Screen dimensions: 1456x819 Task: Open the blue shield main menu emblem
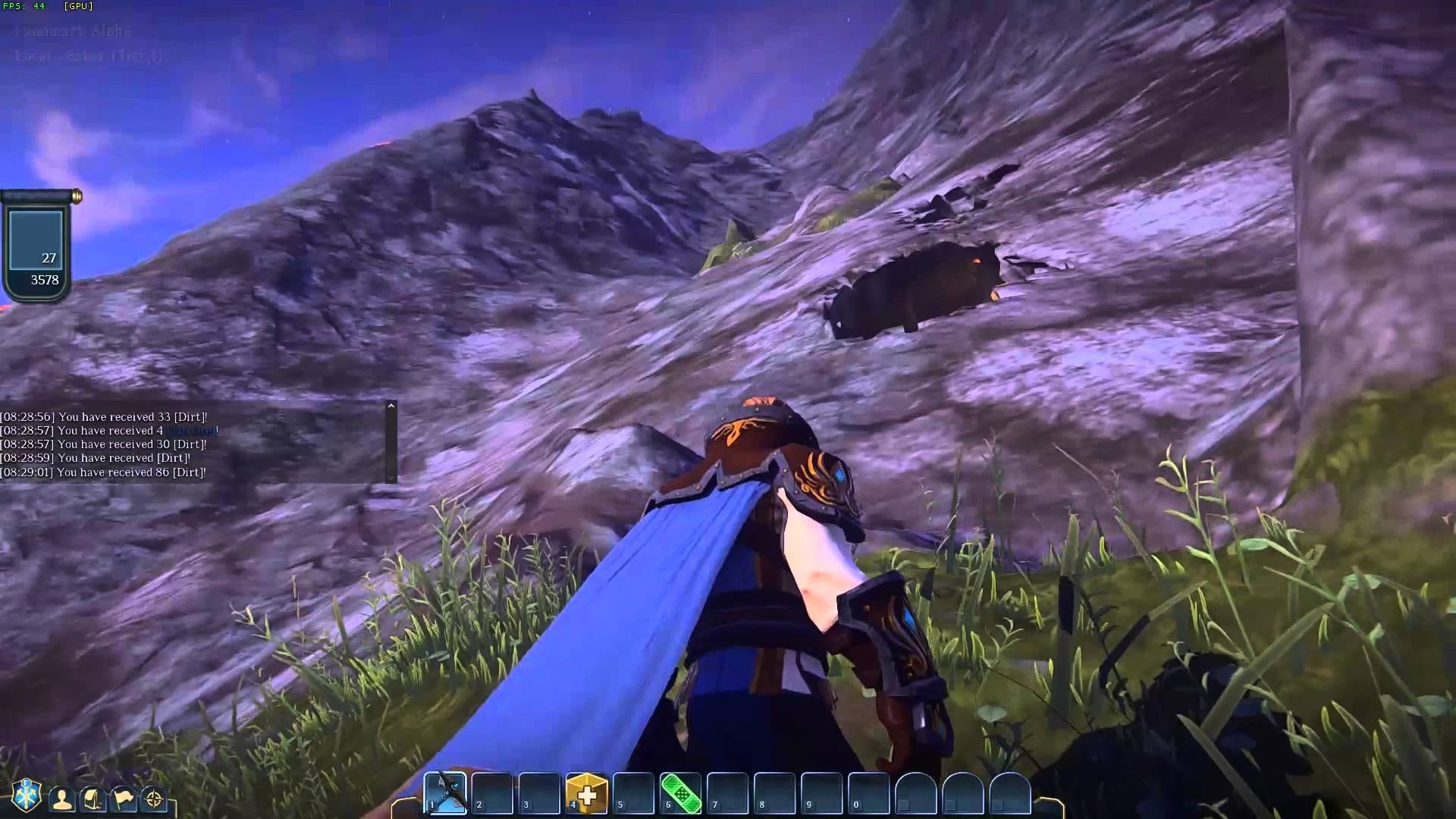[x=26, y=795]
